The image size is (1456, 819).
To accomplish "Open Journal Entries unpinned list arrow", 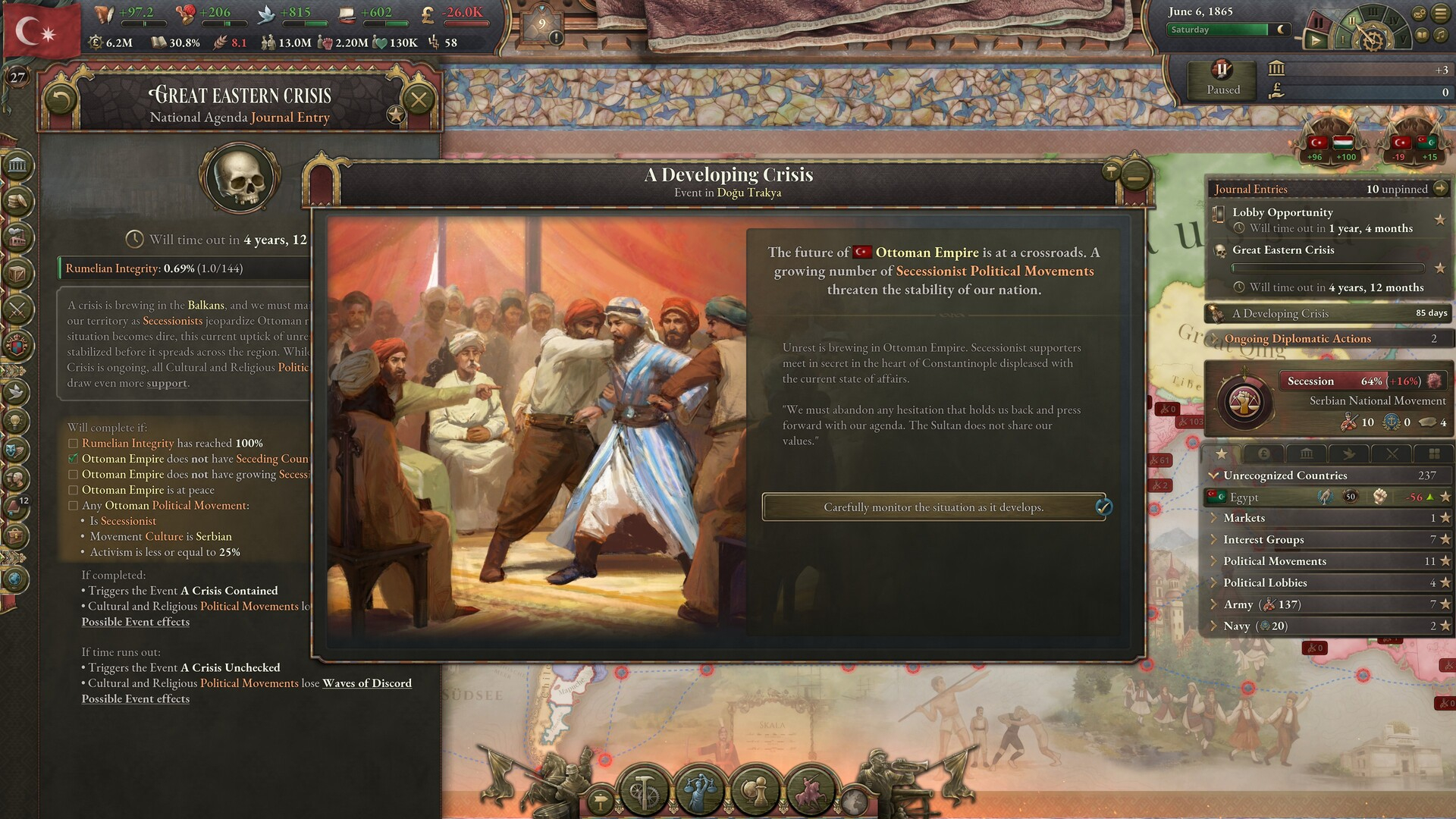I will click(x=1441, y=189).
